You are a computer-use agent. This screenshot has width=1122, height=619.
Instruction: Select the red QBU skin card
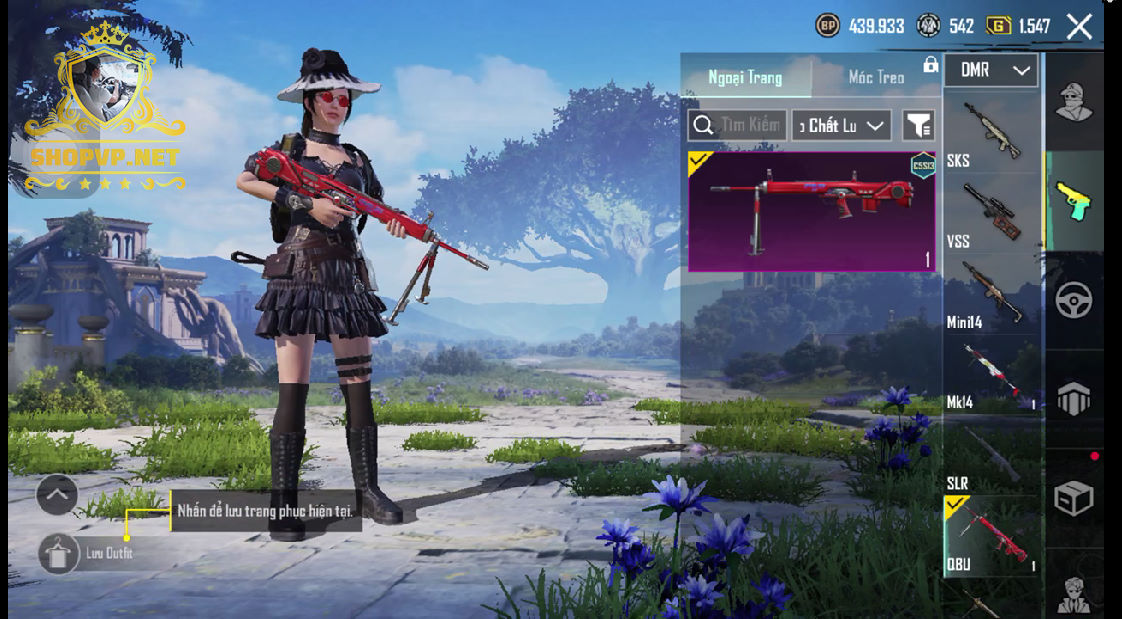click(x=811, y=211)
